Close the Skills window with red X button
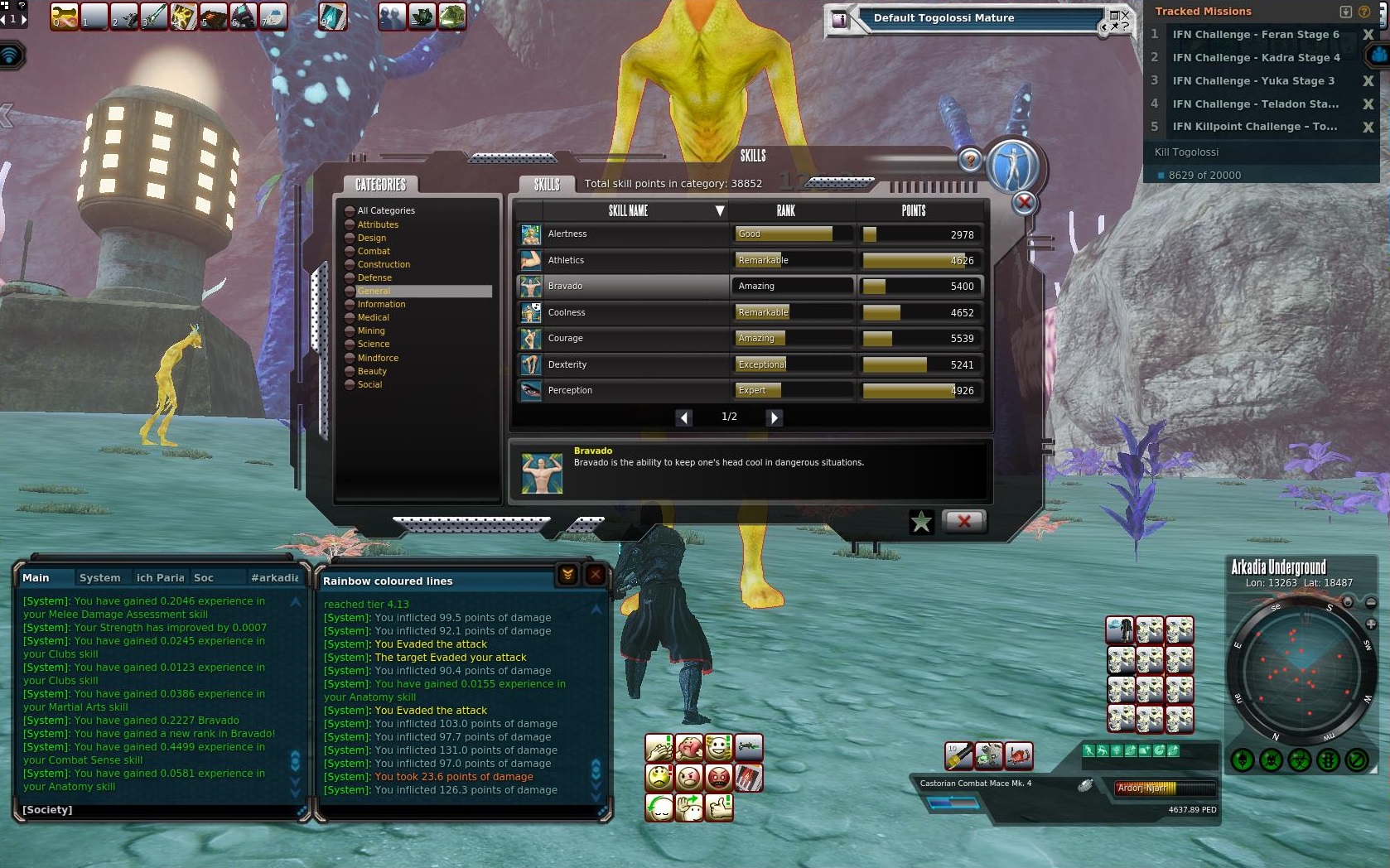This screenshot has width=1390, height=868. 963,521
